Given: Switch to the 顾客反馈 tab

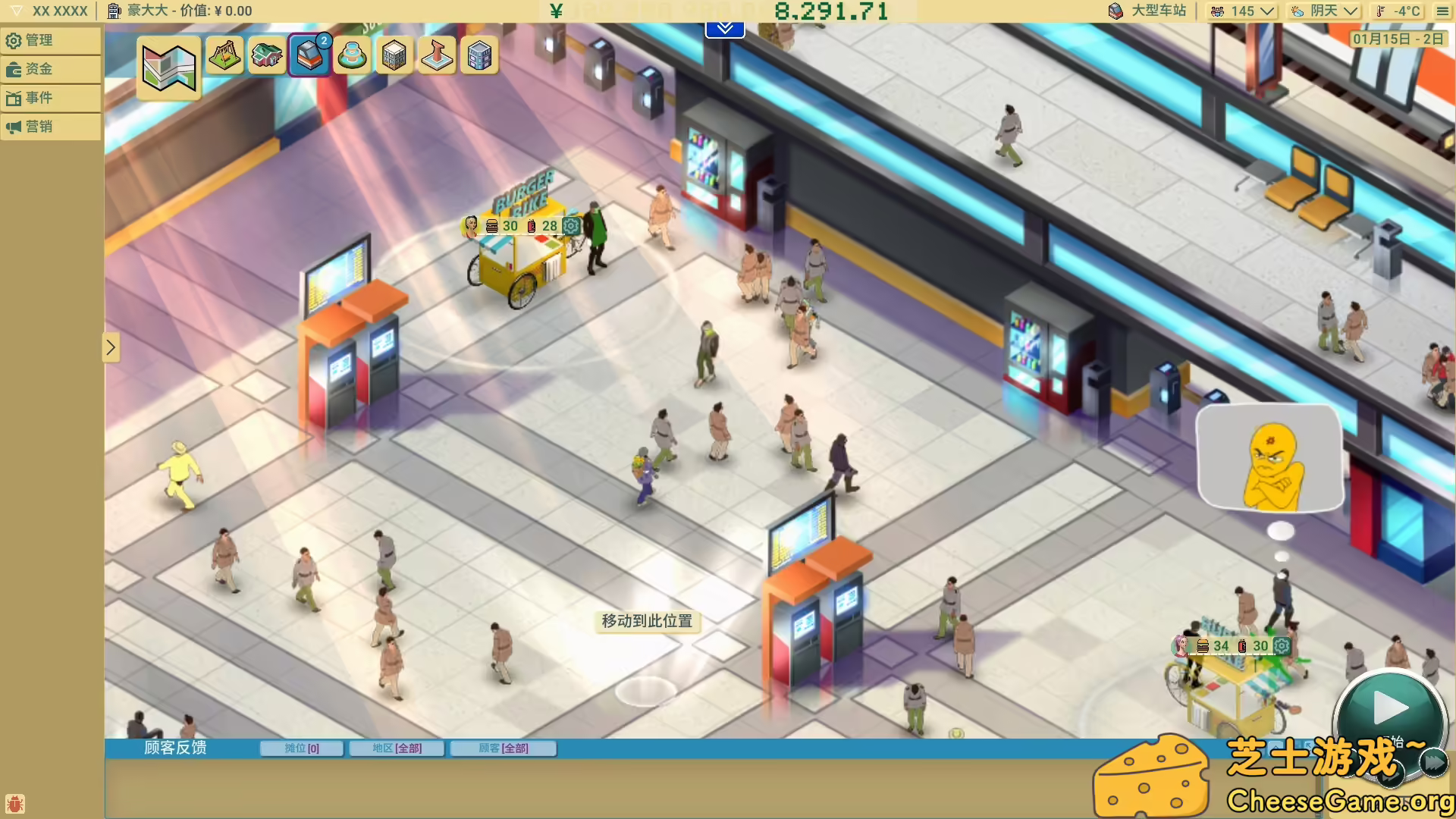Looking at the screenshot, I should (x=174, y=748).
